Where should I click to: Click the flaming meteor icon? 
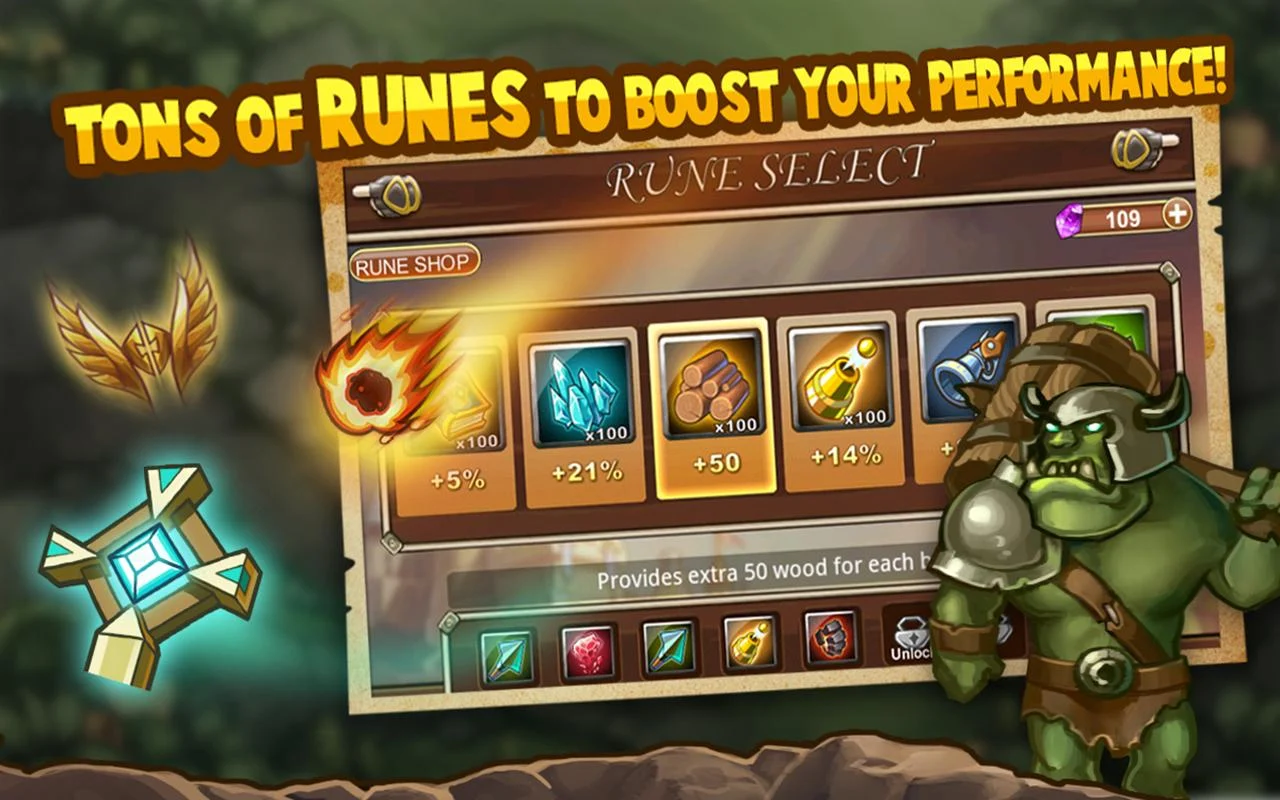[370, 390]
